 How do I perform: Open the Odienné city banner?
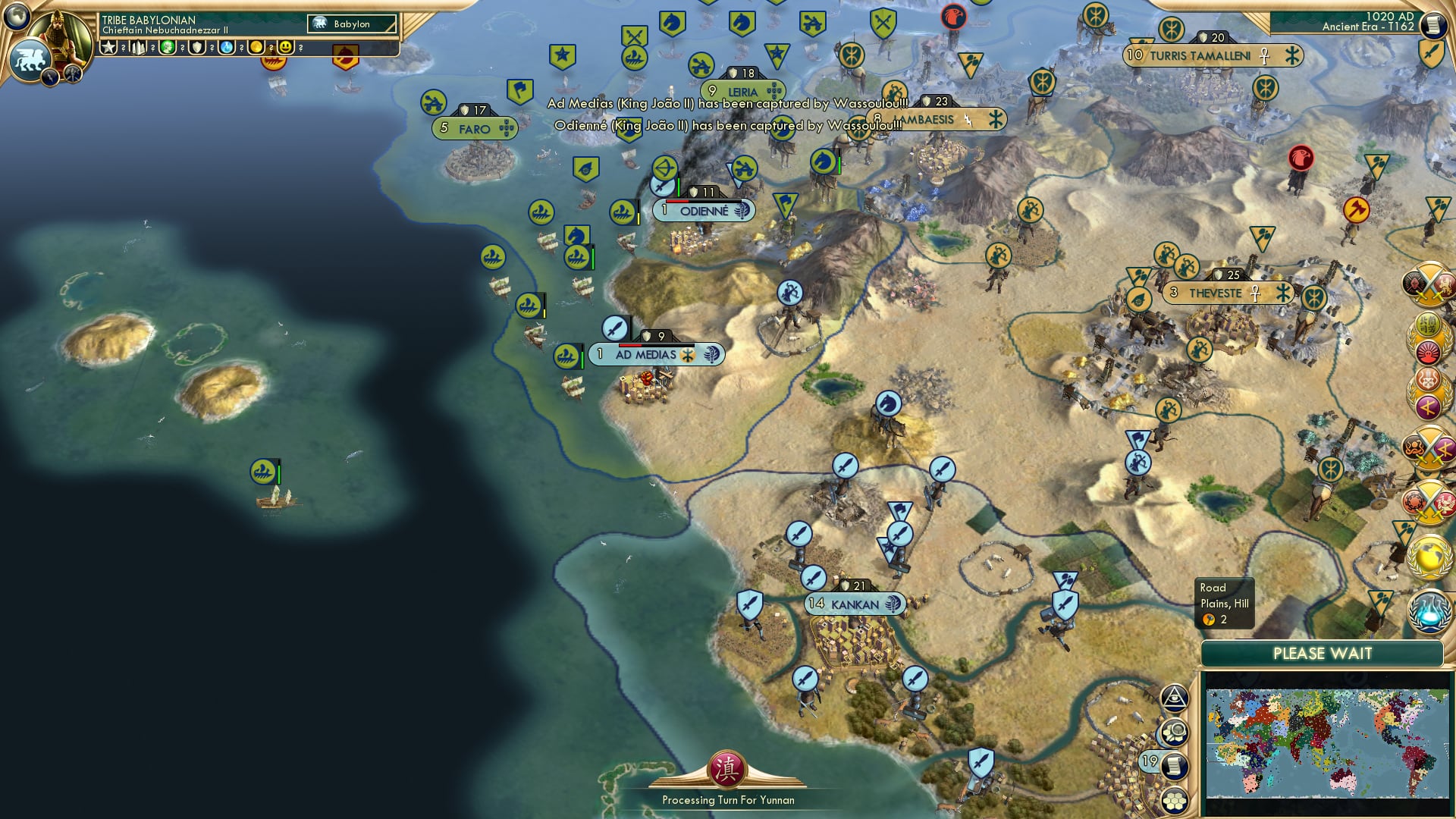[x=701, y=211]
